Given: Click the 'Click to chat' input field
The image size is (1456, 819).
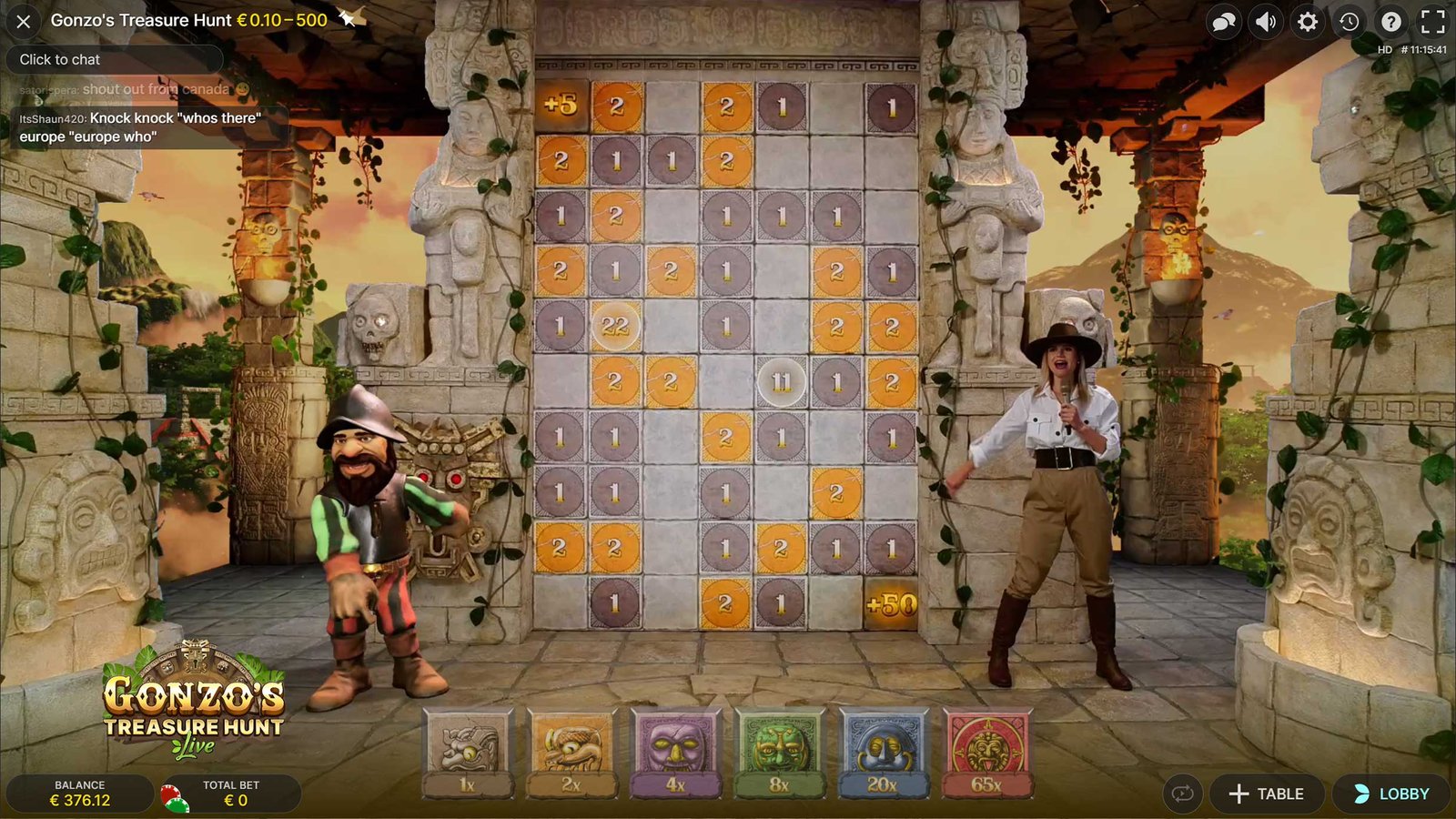Looking at the screenshot, I should click(116, 59).
